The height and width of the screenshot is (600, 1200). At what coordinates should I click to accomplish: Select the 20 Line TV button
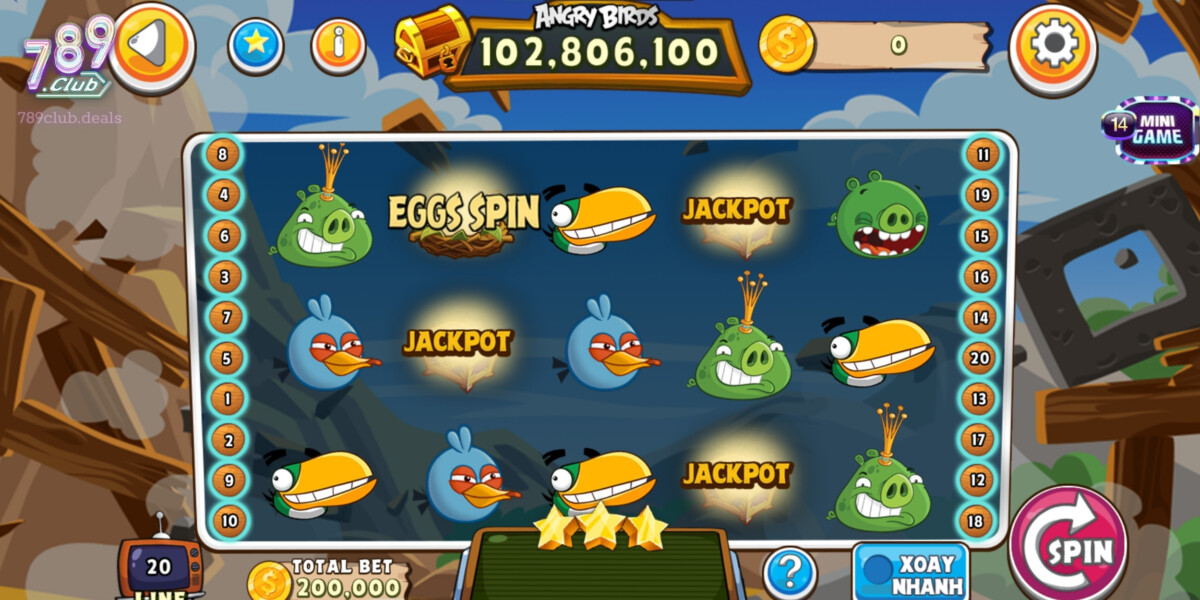coord(159,569)
